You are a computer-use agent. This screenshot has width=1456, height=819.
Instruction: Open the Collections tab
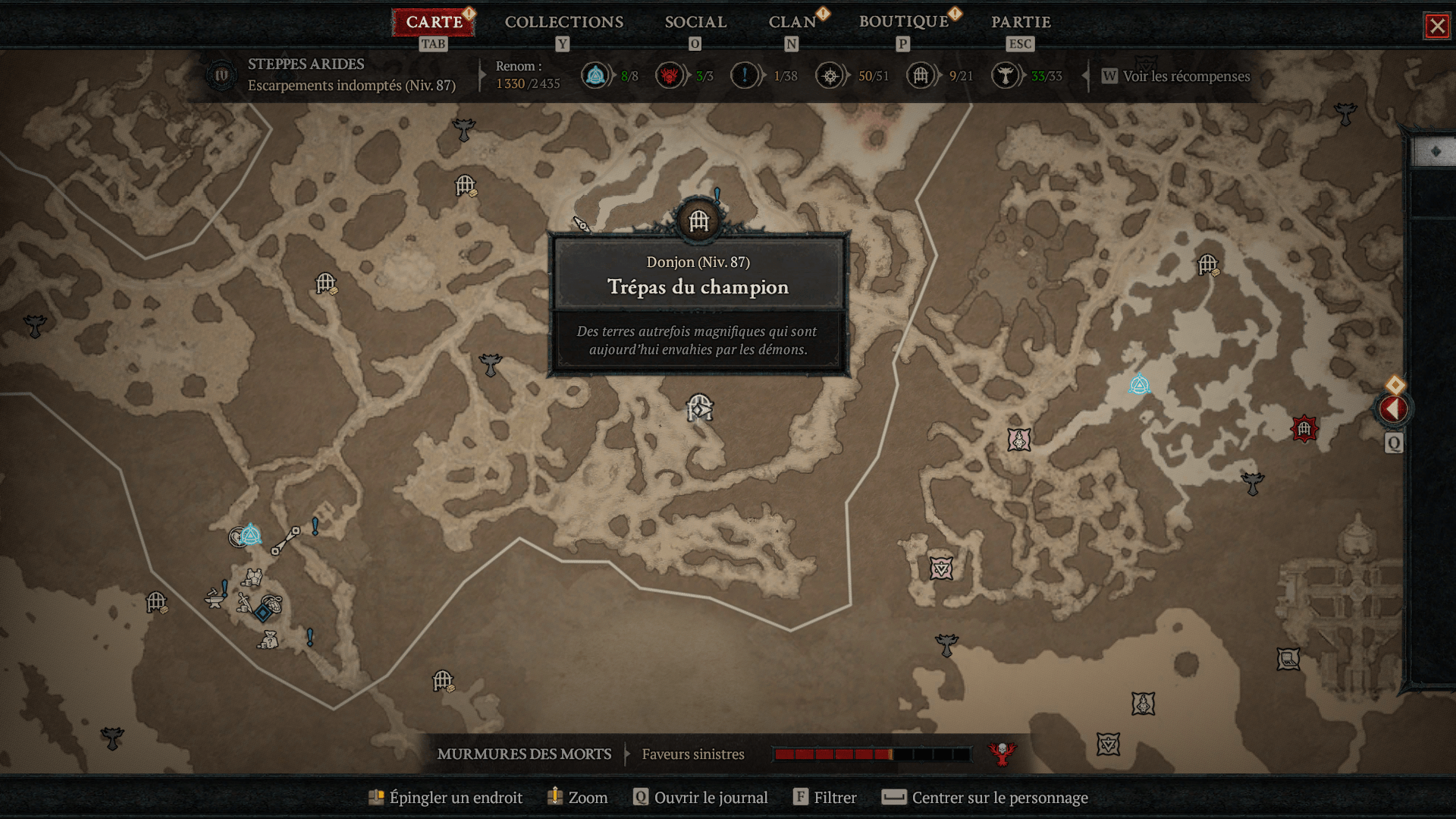coord(563,22)
